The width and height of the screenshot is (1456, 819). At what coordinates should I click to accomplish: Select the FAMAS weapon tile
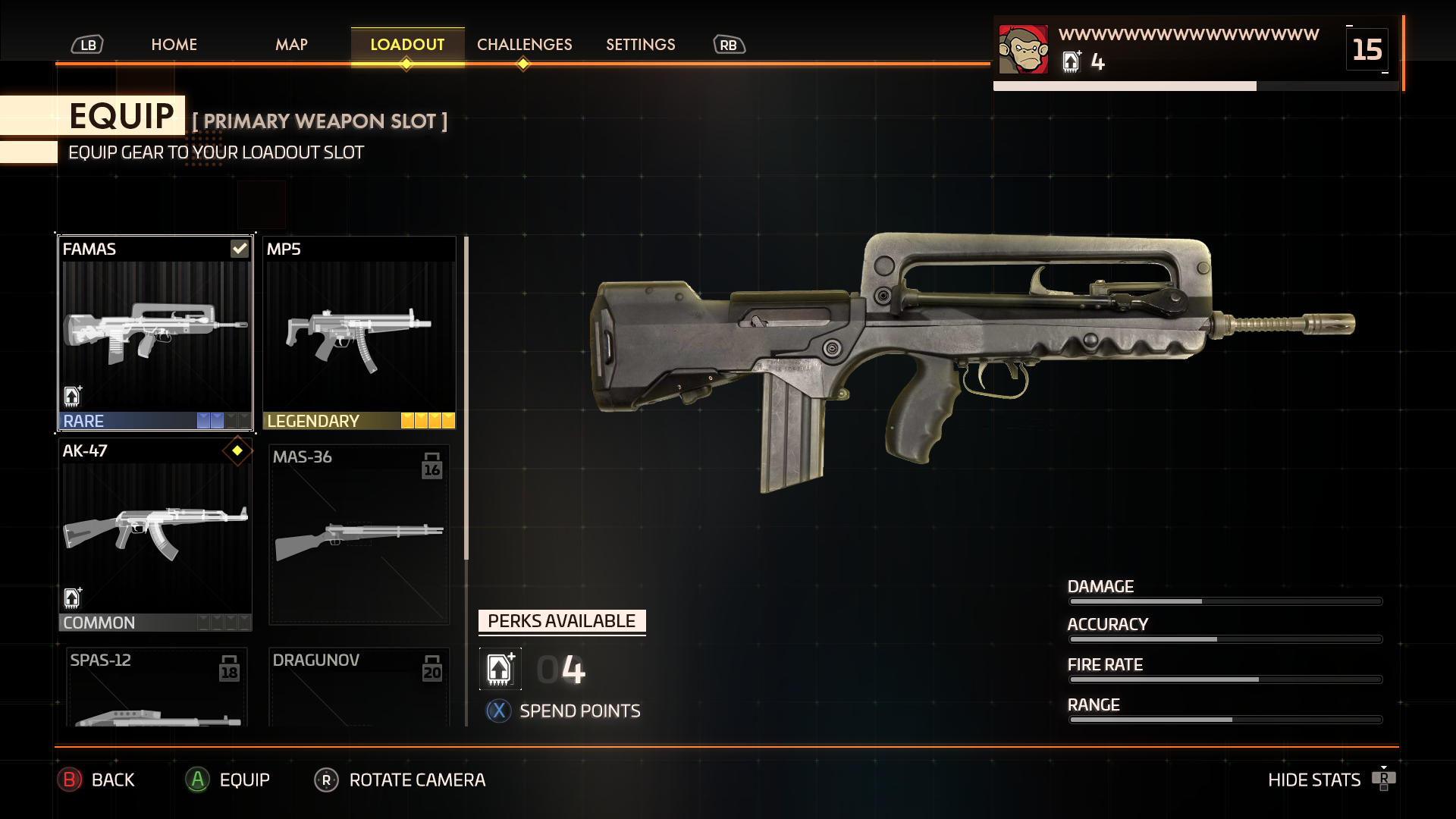[x=155, y=334]
